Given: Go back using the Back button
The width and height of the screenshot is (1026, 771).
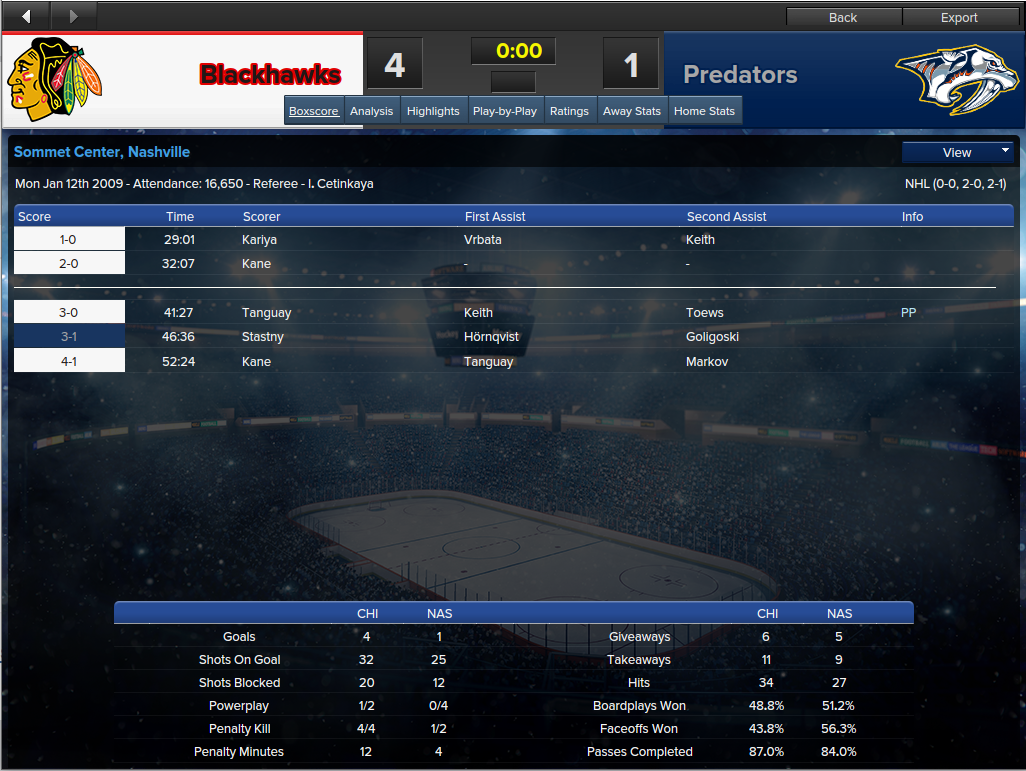Looking at the screenshot, I should pyautogui.click(x=843, y=17).
